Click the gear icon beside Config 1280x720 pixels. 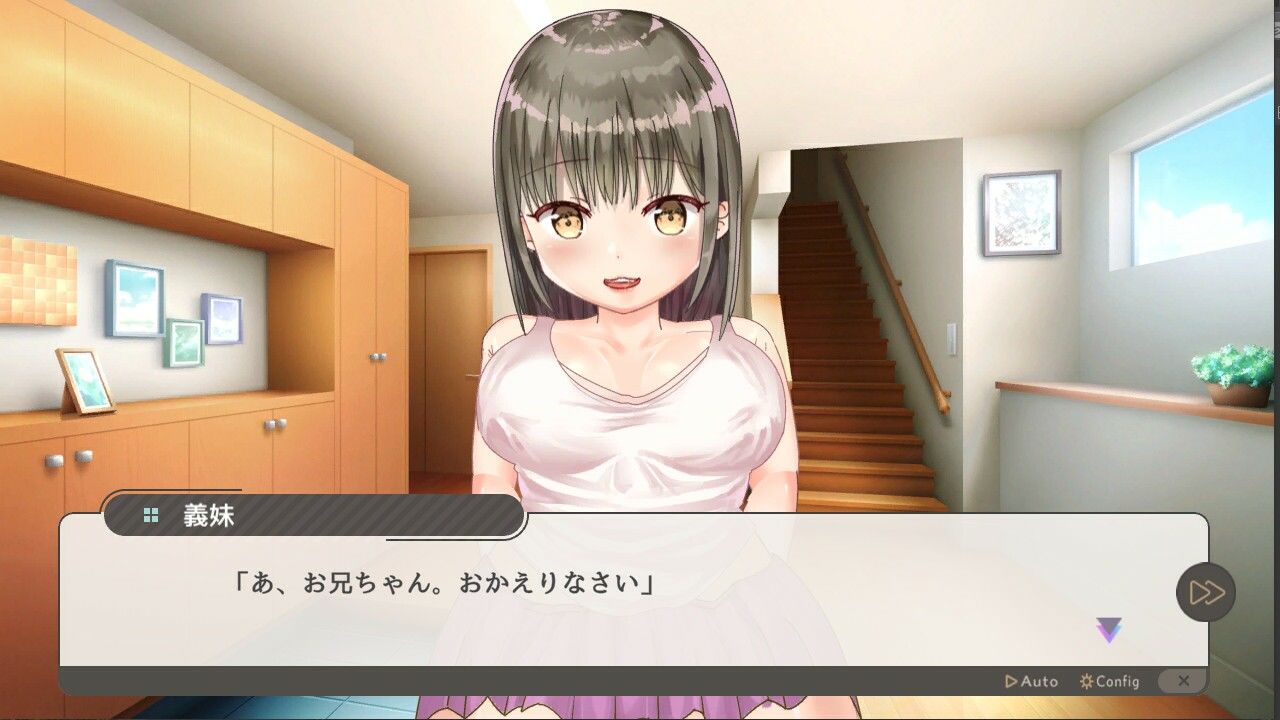tap(1086, 681)
